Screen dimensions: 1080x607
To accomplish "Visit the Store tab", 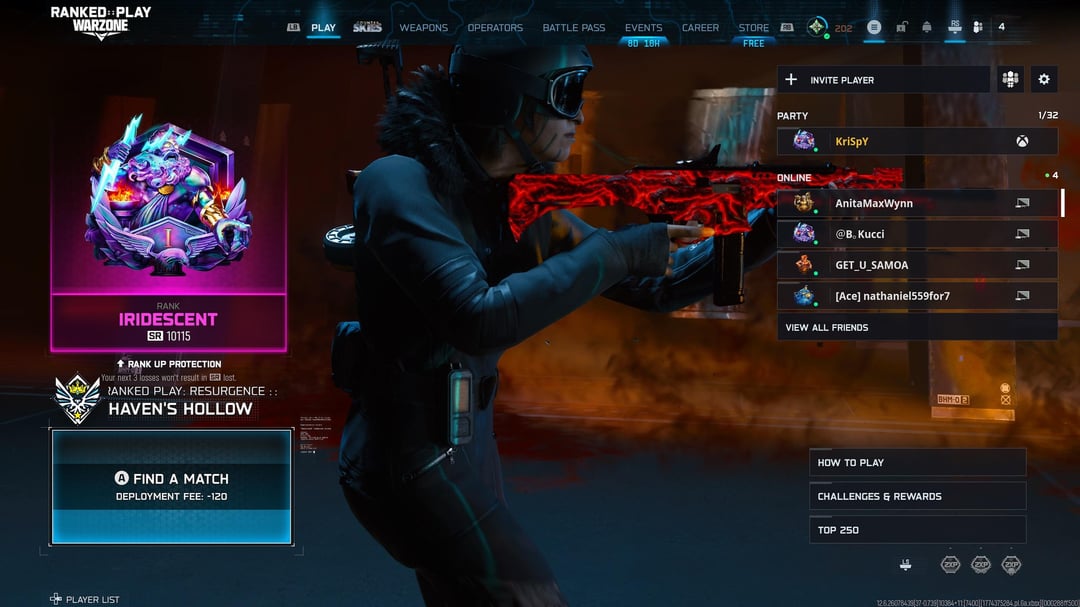I will point(753,28).
